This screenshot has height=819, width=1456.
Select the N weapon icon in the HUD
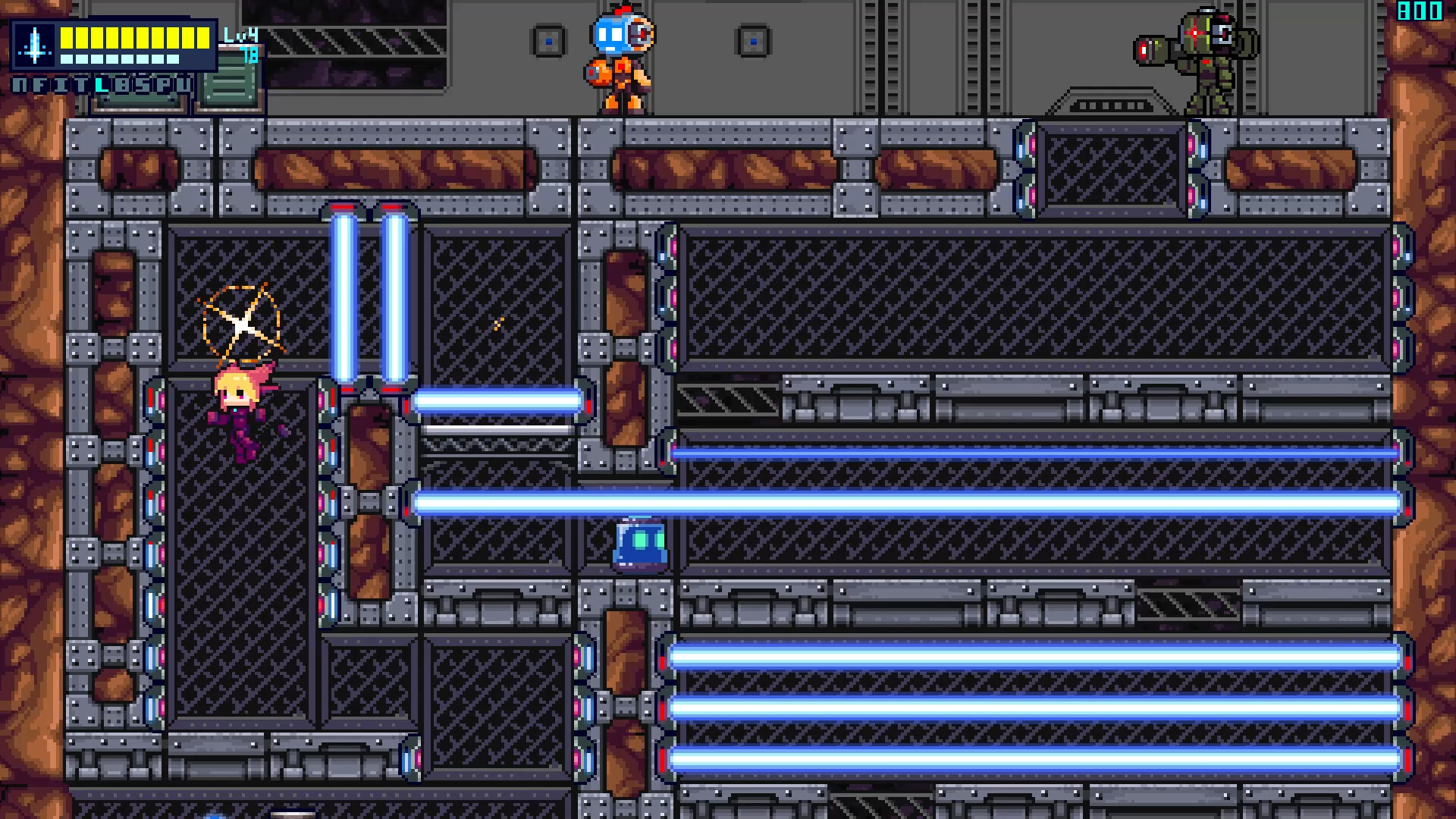(19, 87)
